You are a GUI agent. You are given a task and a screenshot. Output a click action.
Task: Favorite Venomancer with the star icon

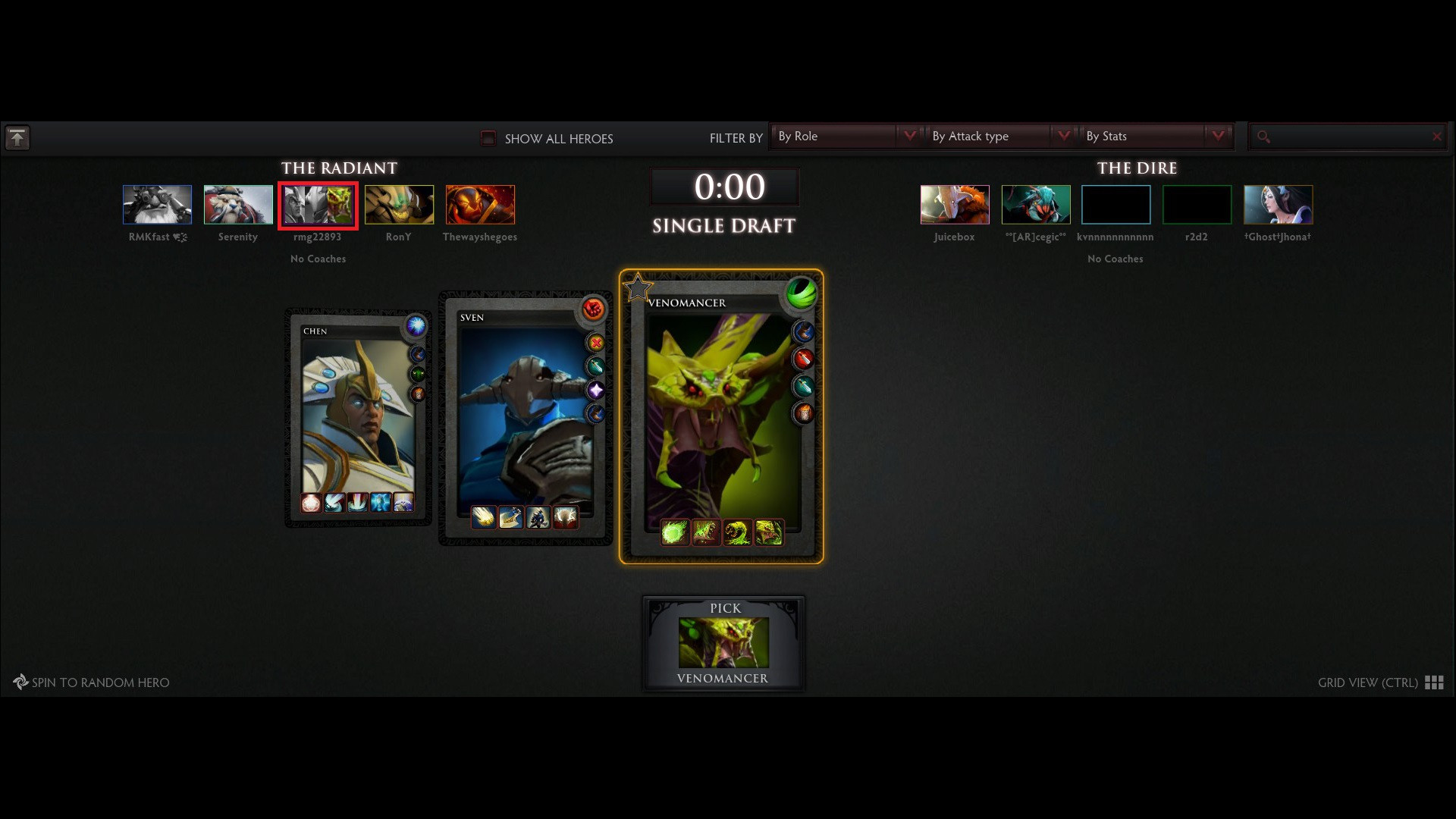(x=638, y=288)
